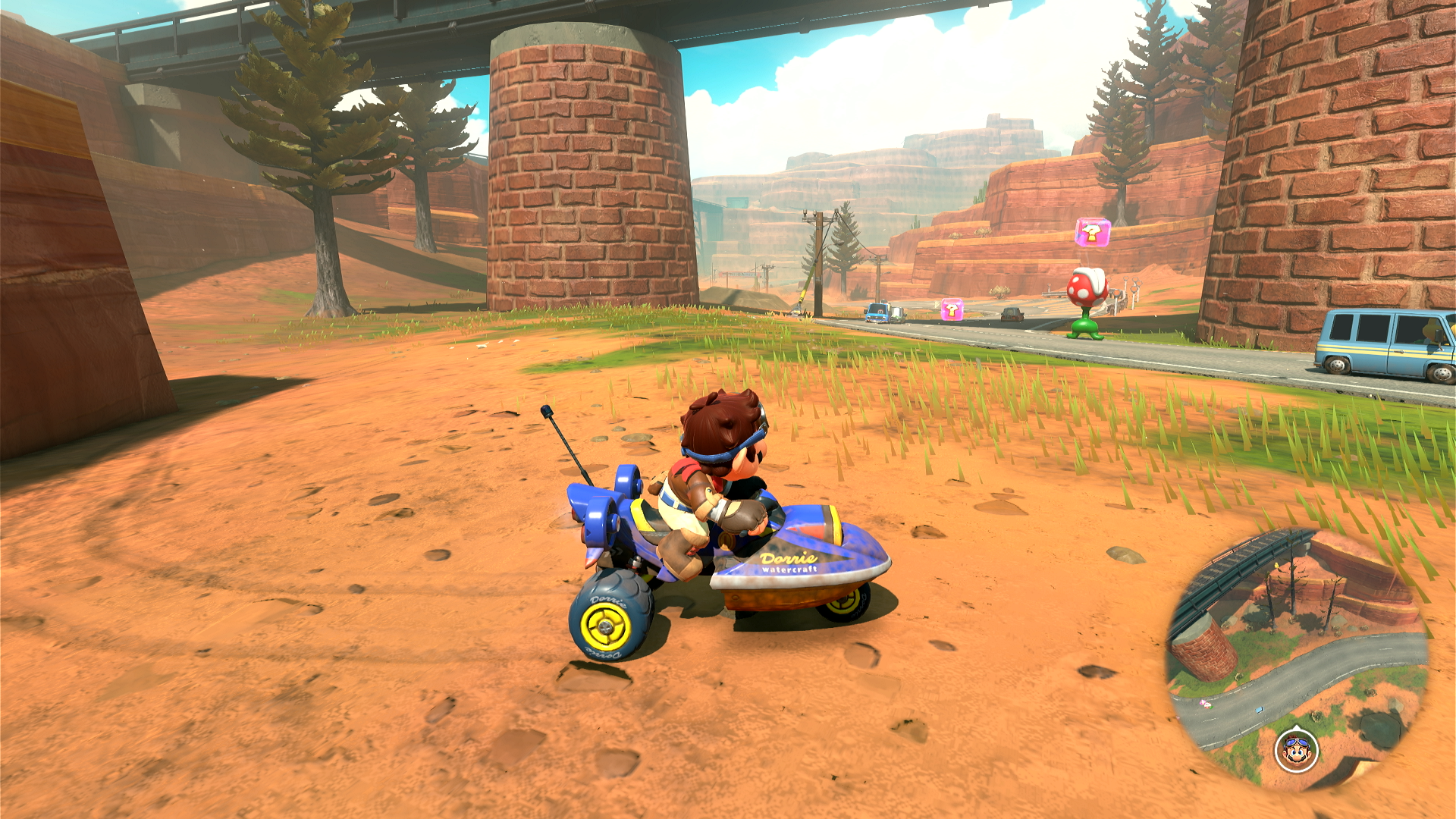
Task: Select Mario's player marker on the minimap
Action: click(x=1296, y=750)
